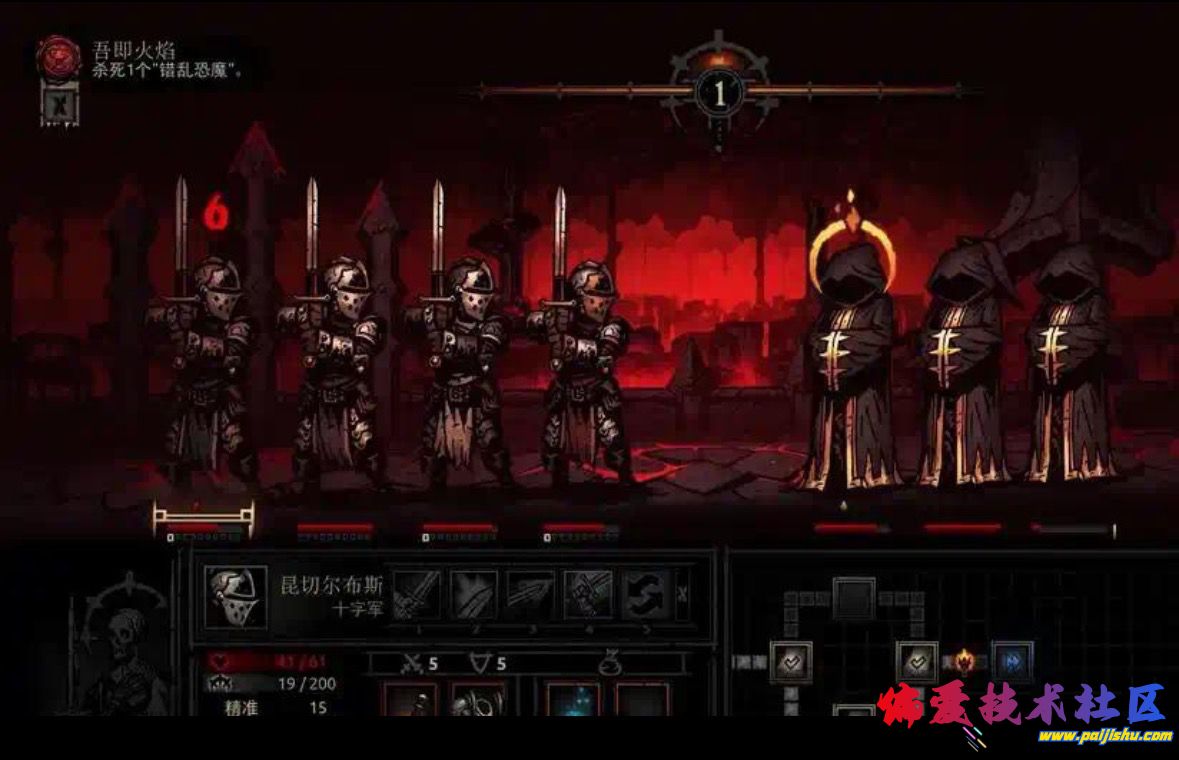Choose the sweeping slash skill icon
The image size is (1179, 760).
473,594
